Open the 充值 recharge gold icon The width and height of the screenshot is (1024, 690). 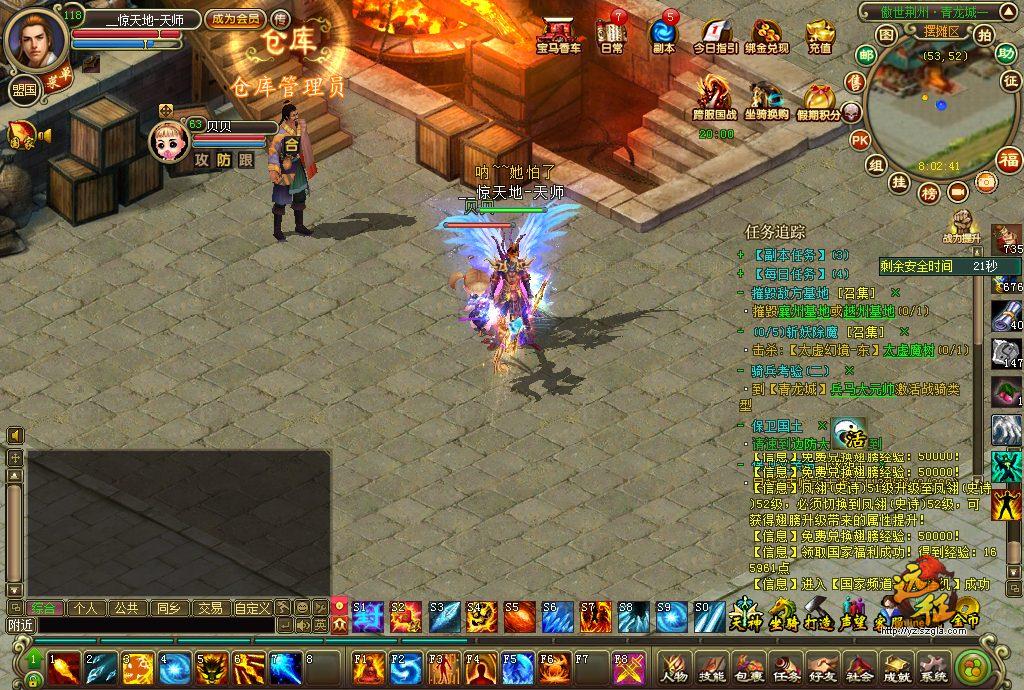point(819,35)
